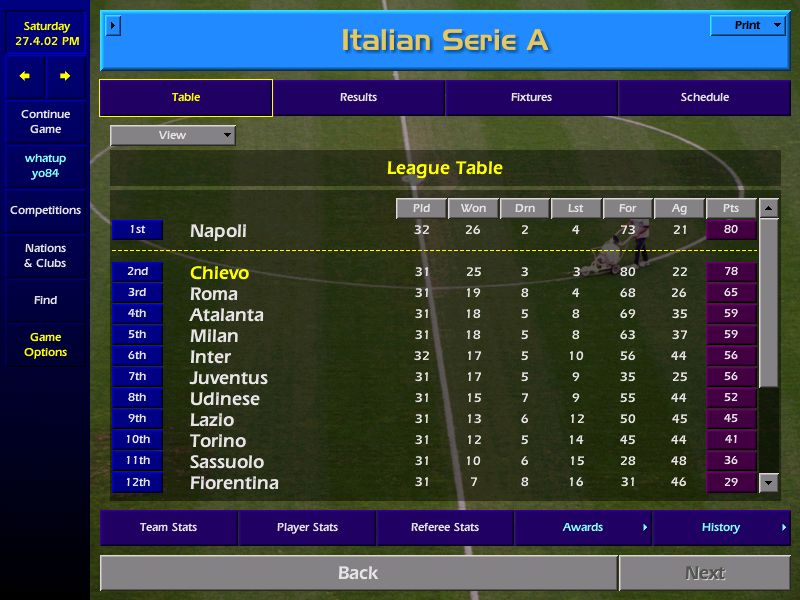Show the Schedule tab

tap(704, 98)
